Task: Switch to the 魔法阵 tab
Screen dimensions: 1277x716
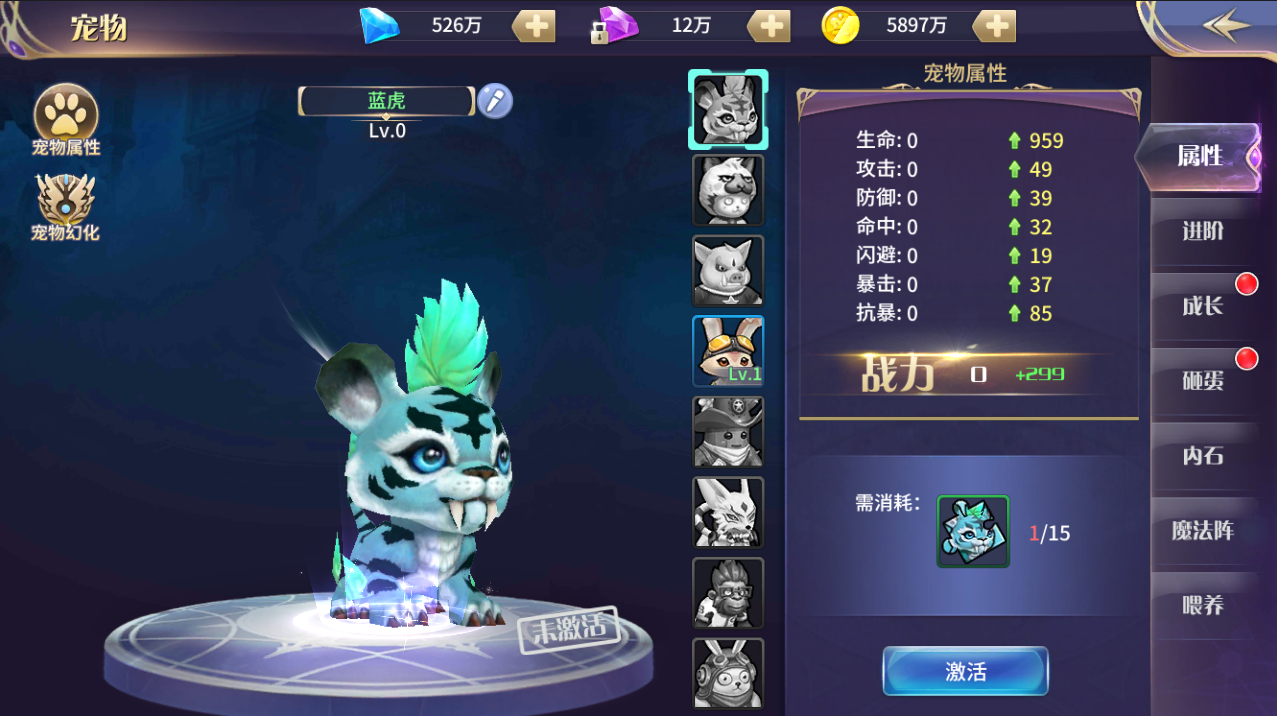Action: (1203, 531)
